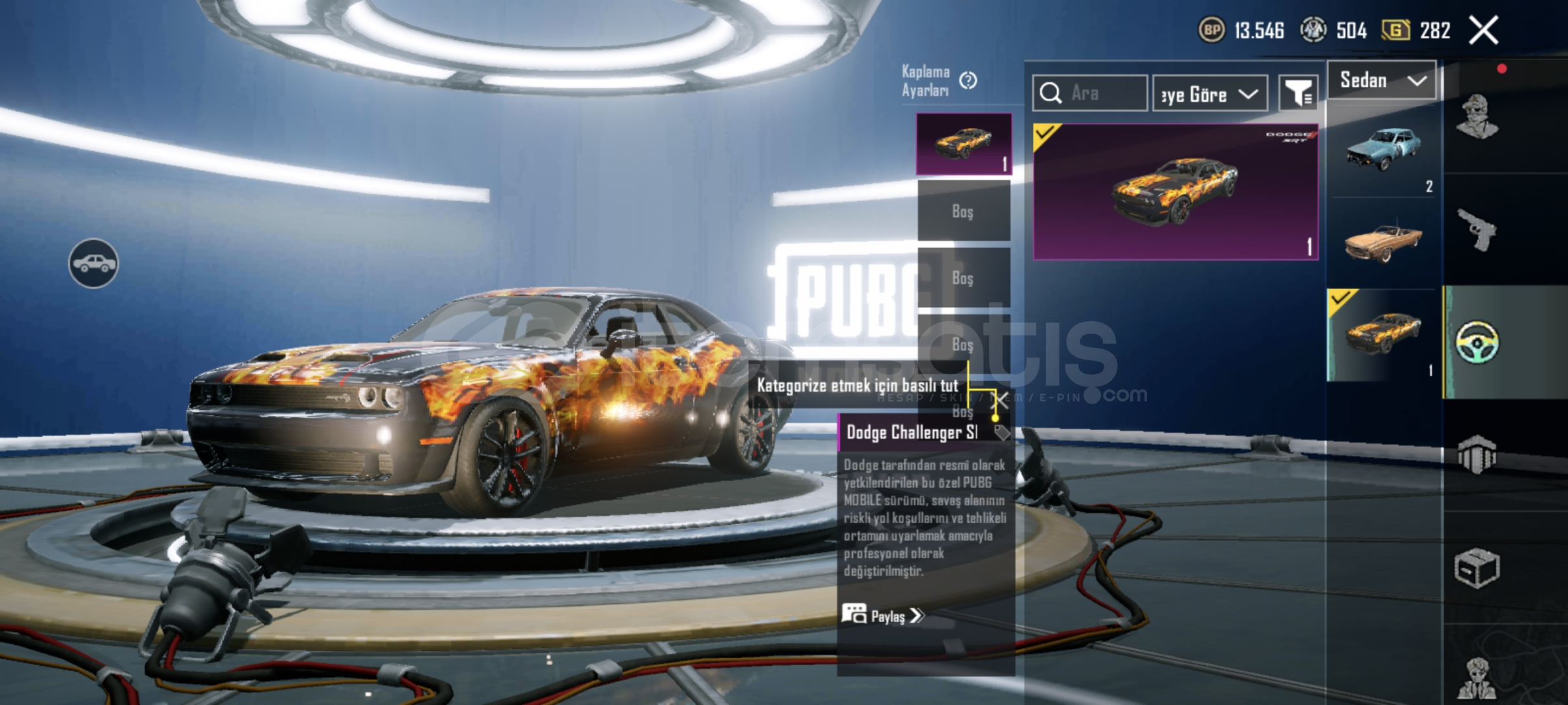Image resolution: width=1568 pixels, height=705 pixels.
Task: Open the Kaplama Ayarları help question mark
Action: (x=968, y=80)
